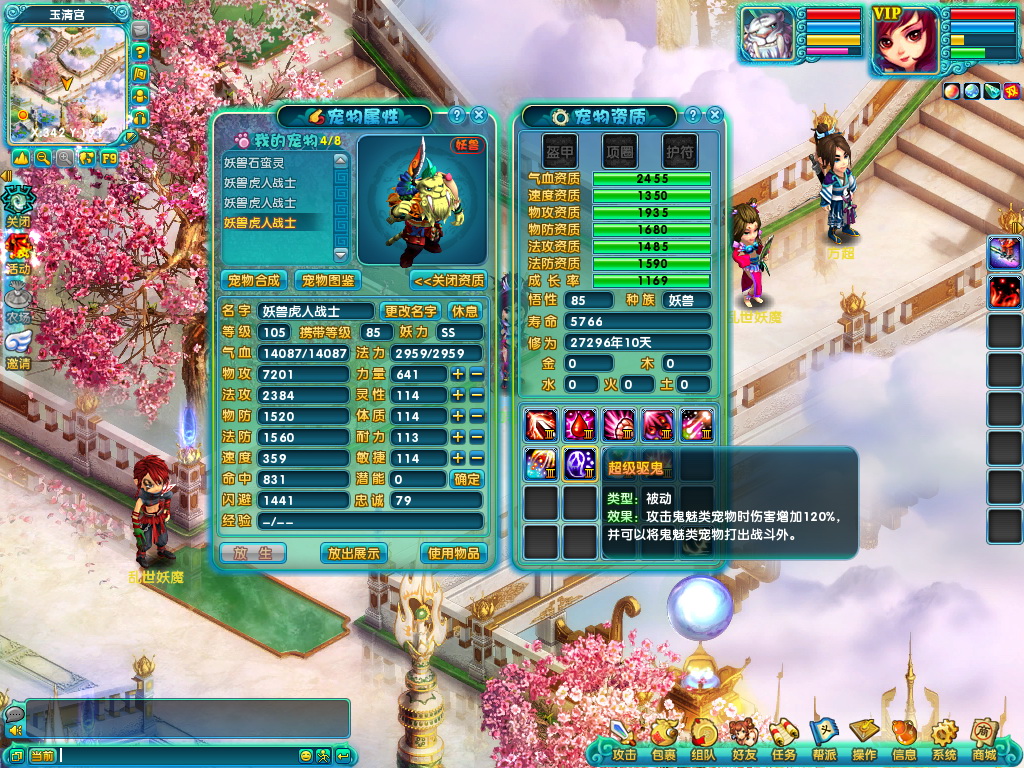Set the pet to rest with 休息
The image size is (1024, 768).
coord(464,312)
